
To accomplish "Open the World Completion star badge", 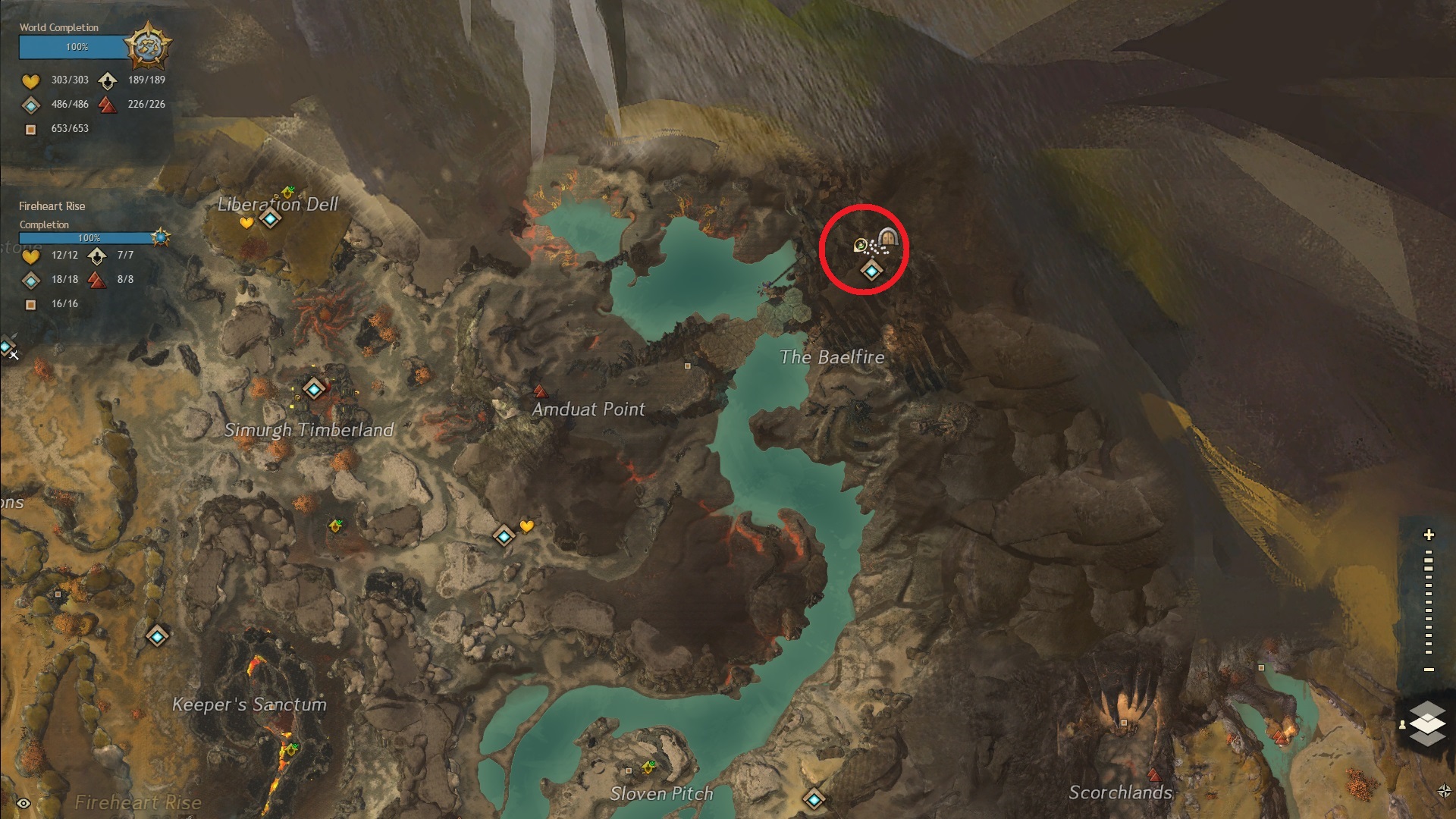I will point(147,45).
